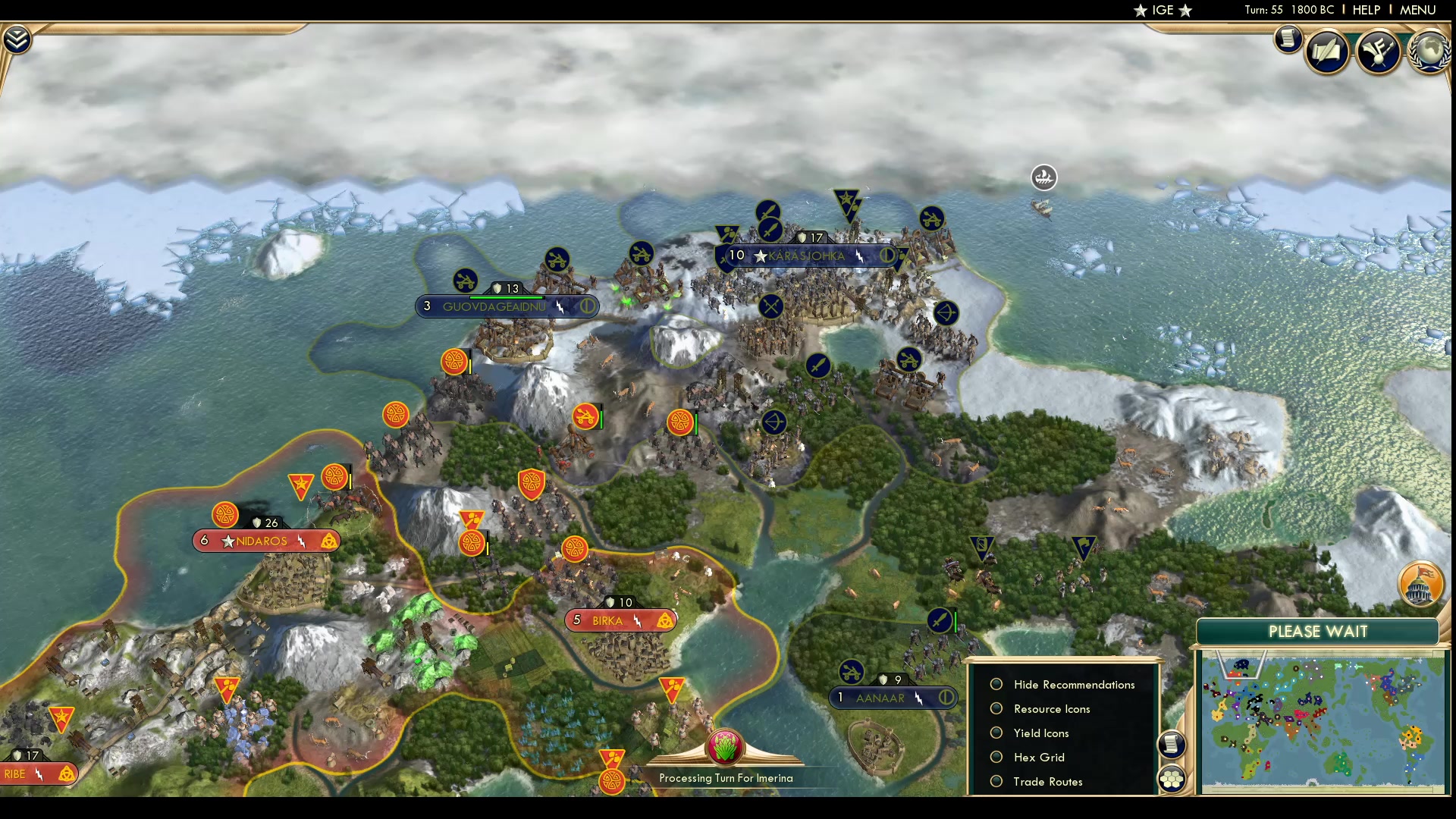Viewport: 1456px width, 819px height.
Task: Toggle Hide Recommendations option
Action: 996,685
